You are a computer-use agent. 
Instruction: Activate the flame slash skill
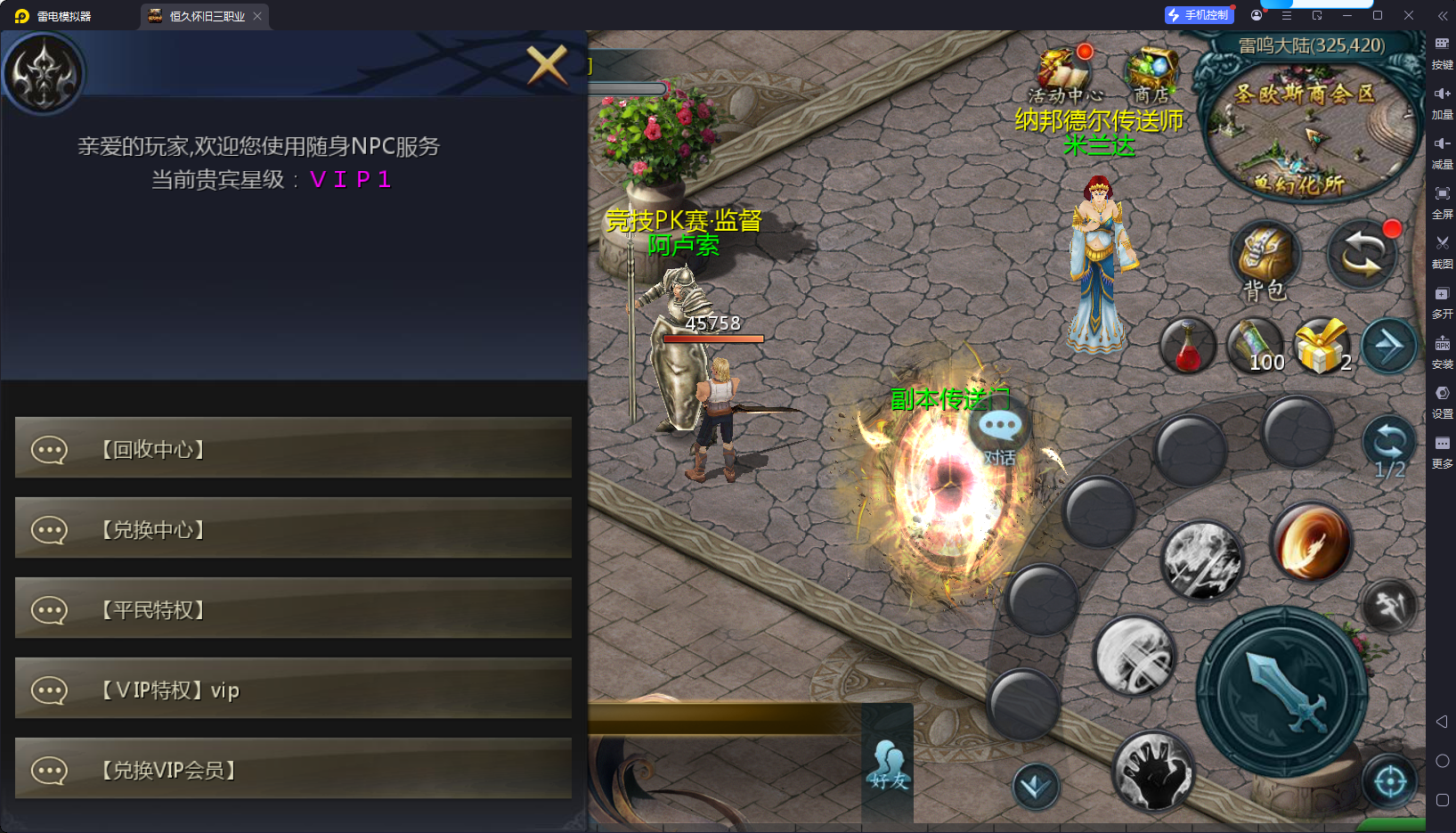(x=1310, y=542)
